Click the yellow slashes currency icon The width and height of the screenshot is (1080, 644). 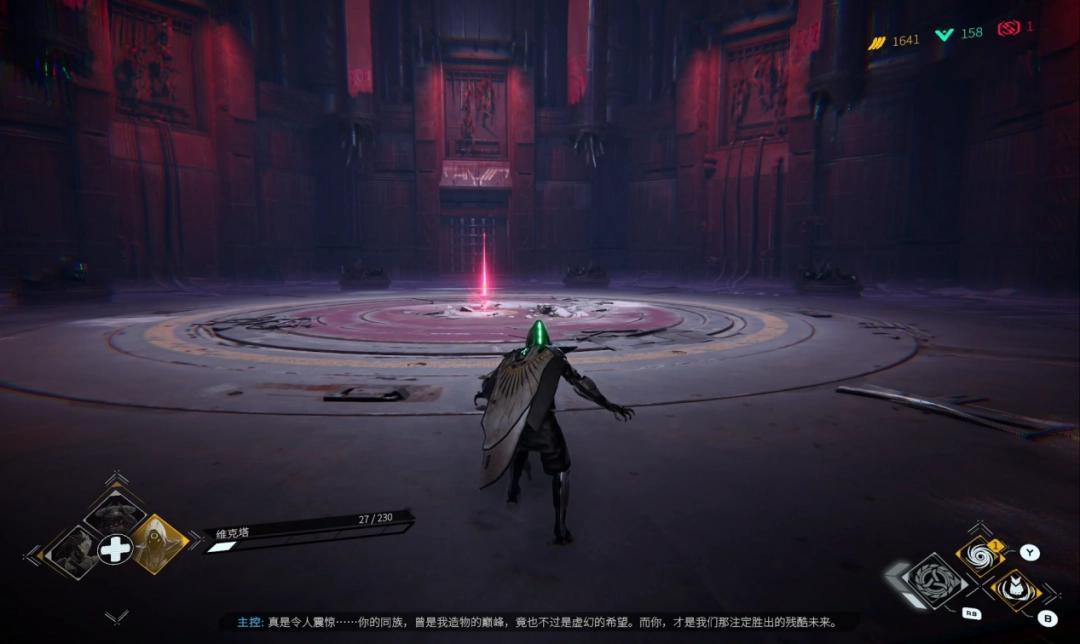(877, 41)
